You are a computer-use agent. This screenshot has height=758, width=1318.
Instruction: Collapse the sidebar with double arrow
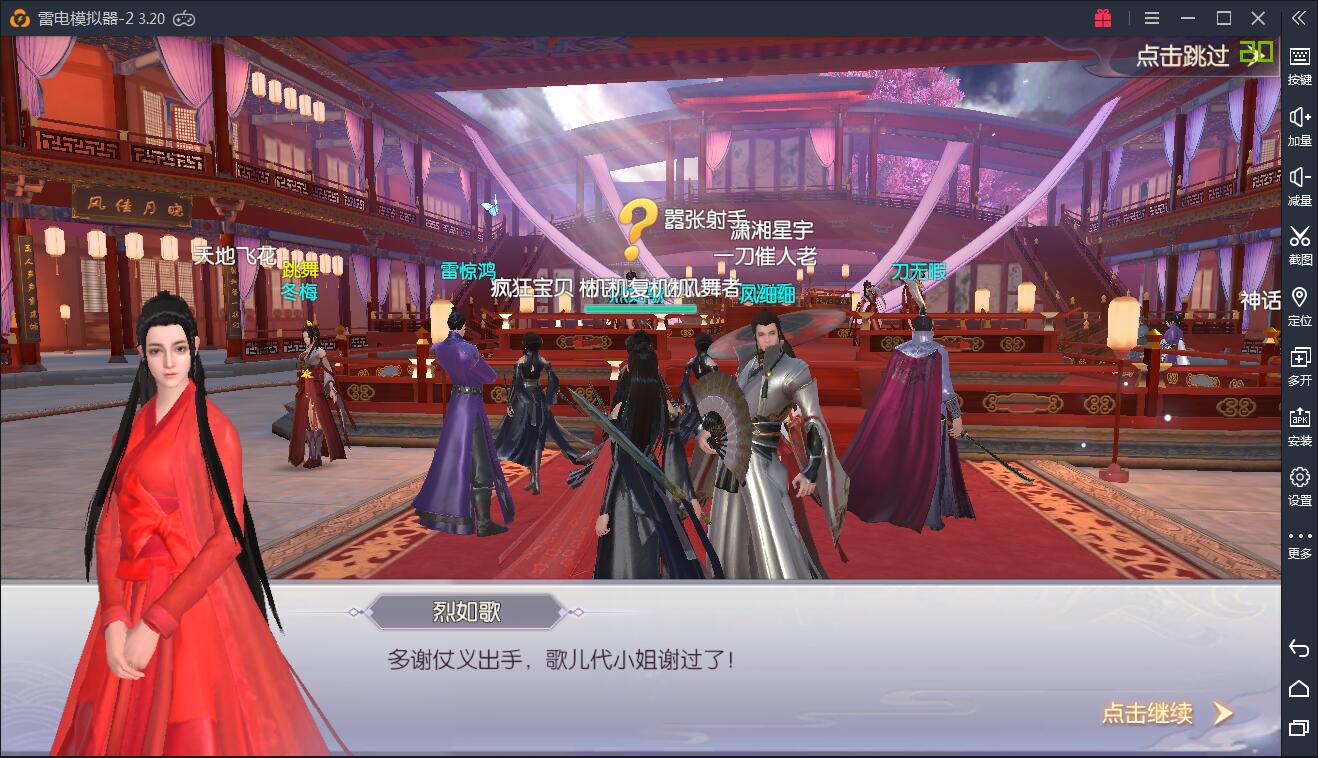[x=1298, y=18]
